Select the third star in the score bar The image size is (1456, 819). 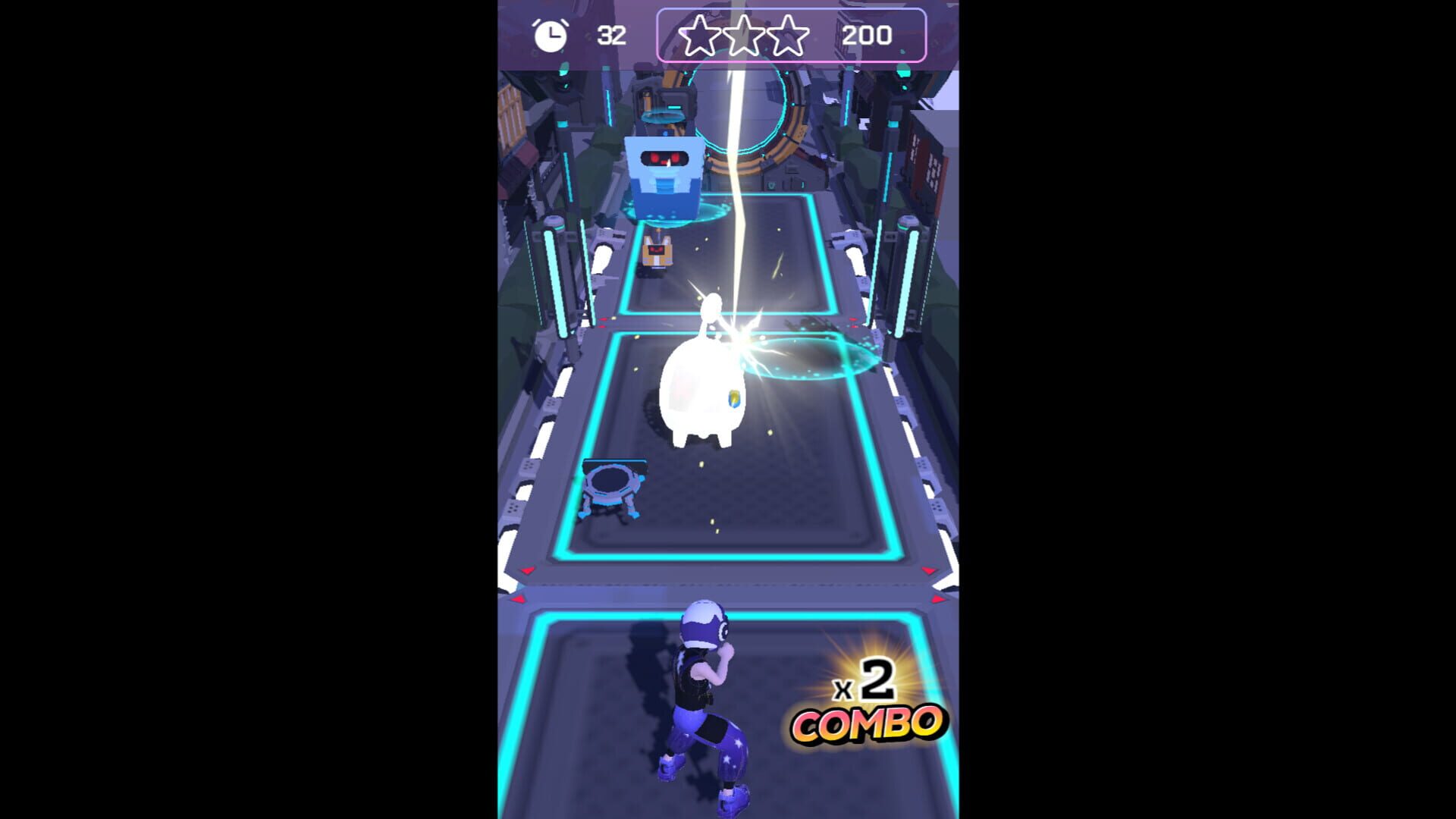point(786,33)
